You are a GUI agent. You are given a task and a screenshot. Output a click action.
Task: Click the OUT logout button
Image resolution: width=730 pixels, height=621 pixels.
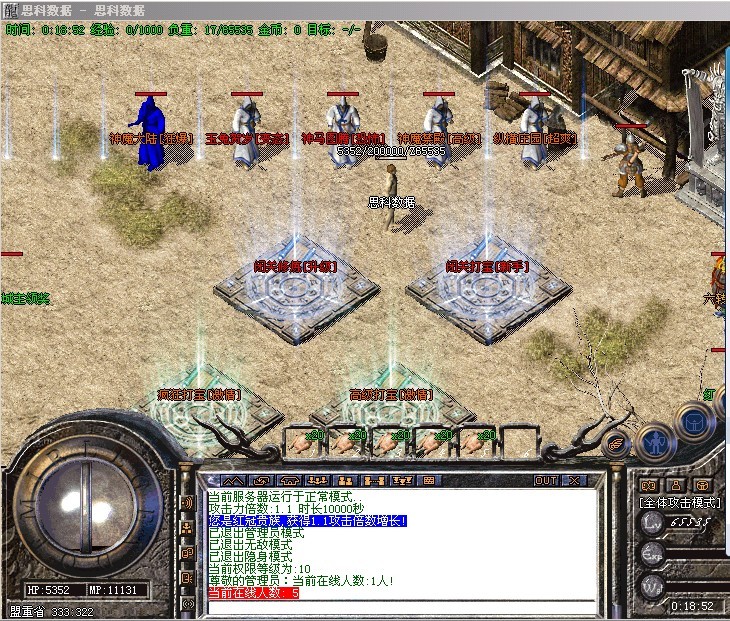point(546,480)
